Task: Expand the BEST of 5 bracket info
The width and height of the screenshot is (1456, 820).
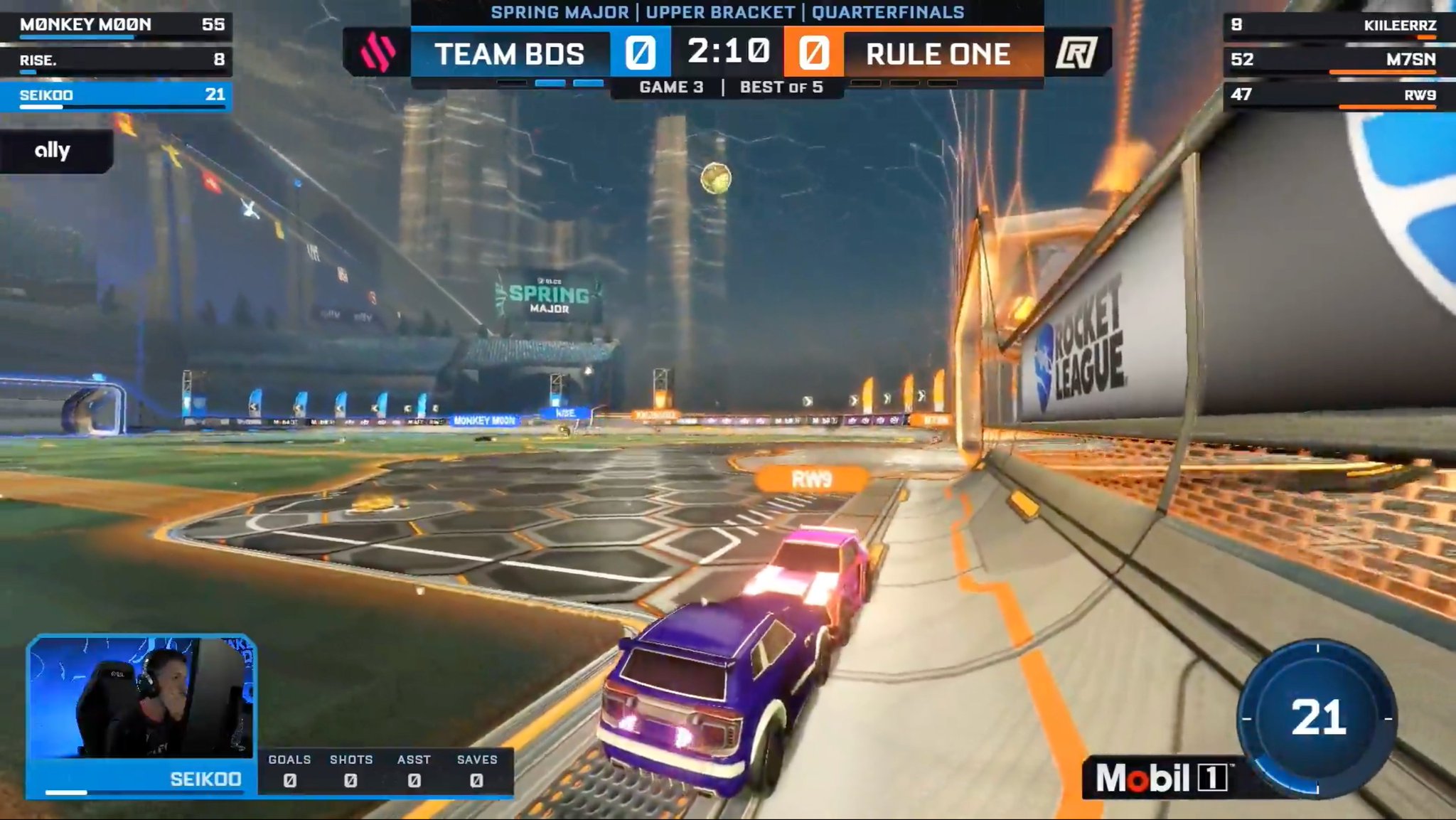Action: (x=781, y=87)
